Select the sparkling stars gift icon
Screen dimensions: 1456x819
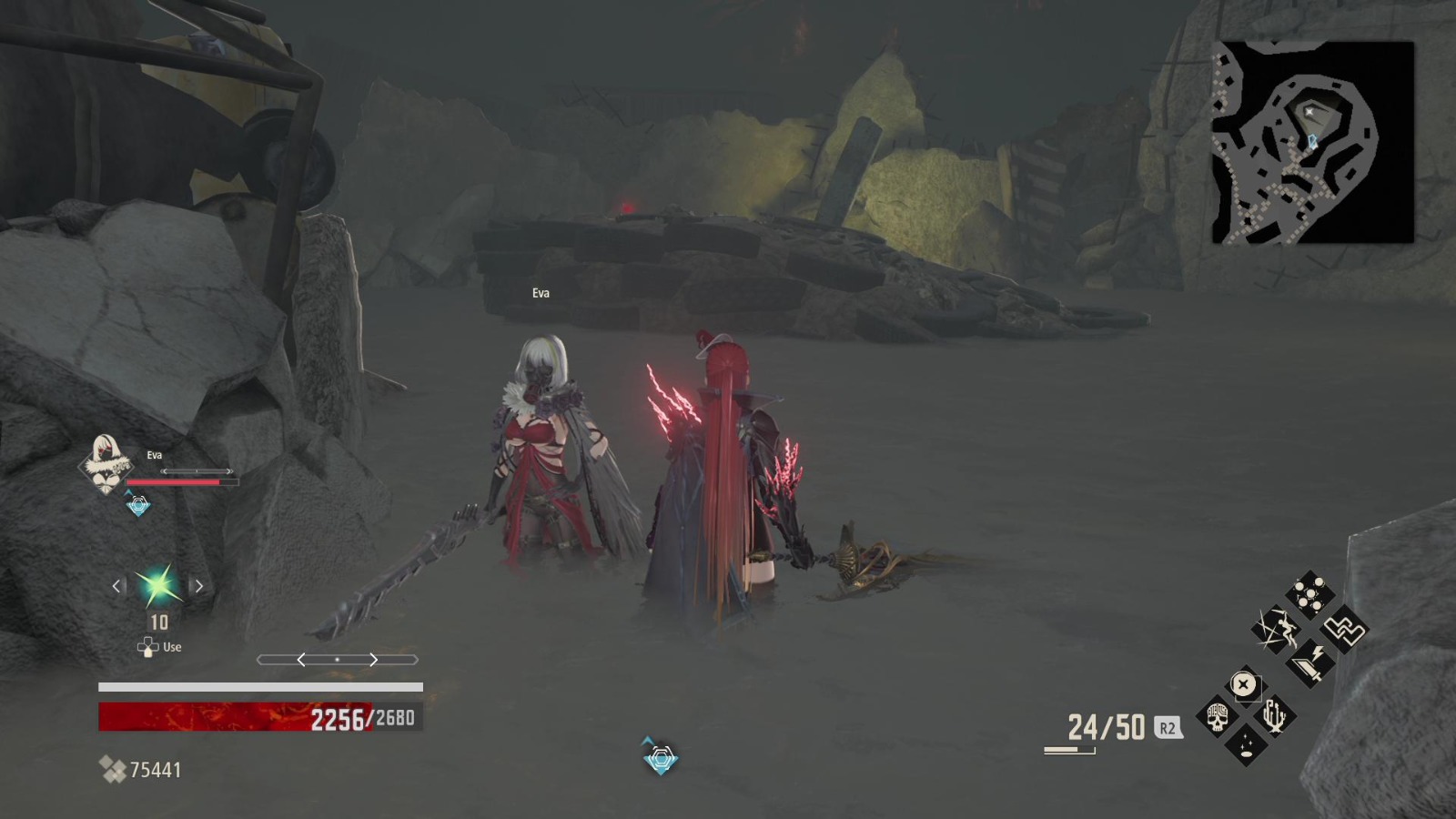pyautogui.click(x=1246, y=744)
